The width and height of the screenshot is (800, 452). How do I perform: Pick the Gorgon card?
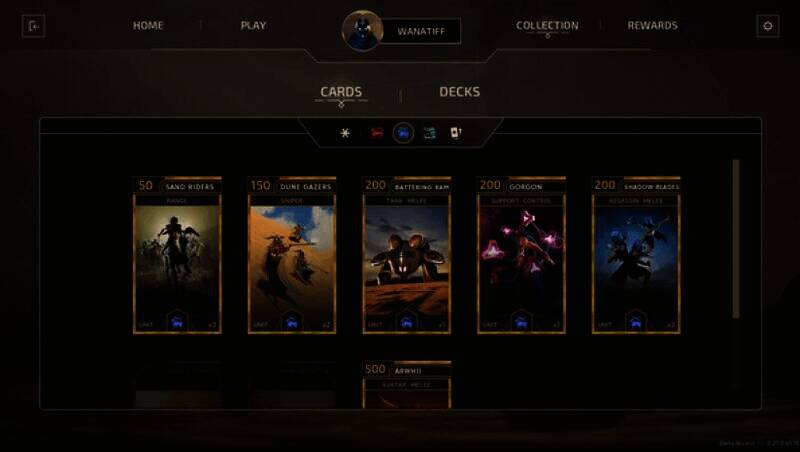tap(521, 256)
